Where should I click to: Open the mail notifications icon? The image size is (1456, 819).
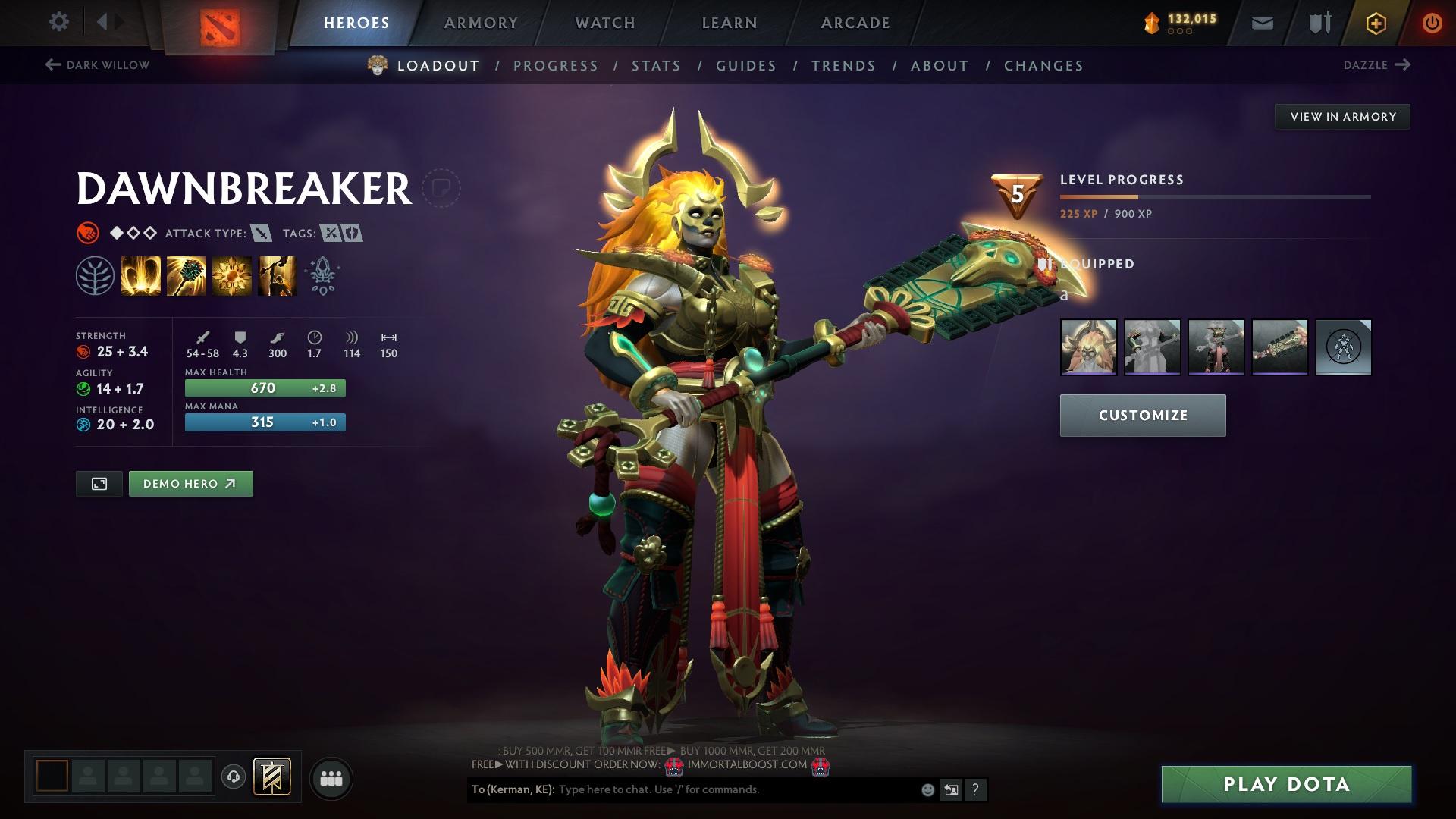(1262, 22)
